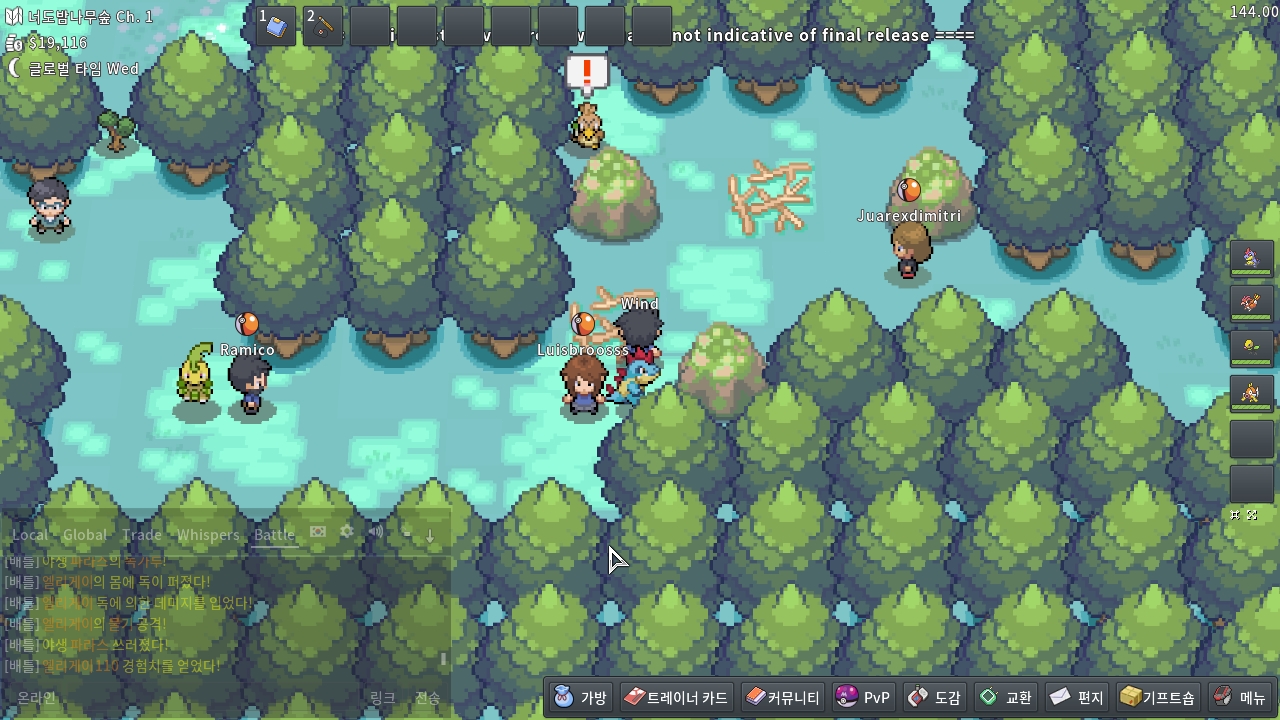Open the 기프트숍 gift shop
This screenshot has height=720, width=1280.
tap(1158, 697)
